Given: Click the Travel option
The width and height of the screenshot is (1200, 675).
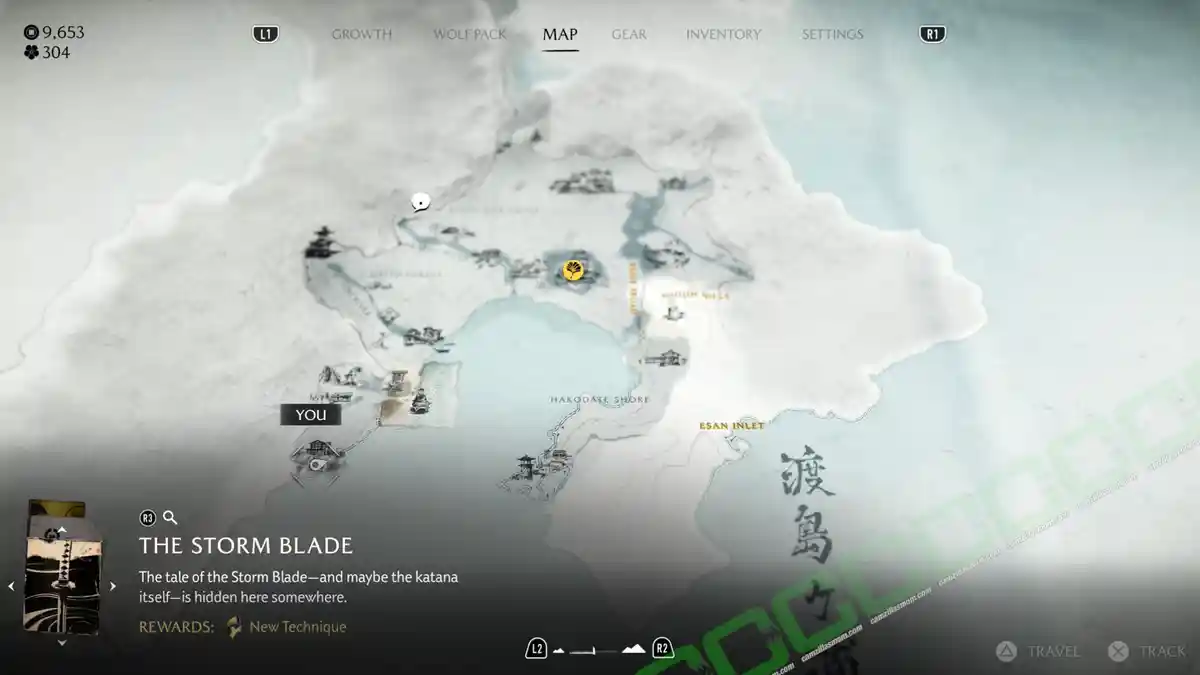Looking at the screenshot, I should 1040,651.
